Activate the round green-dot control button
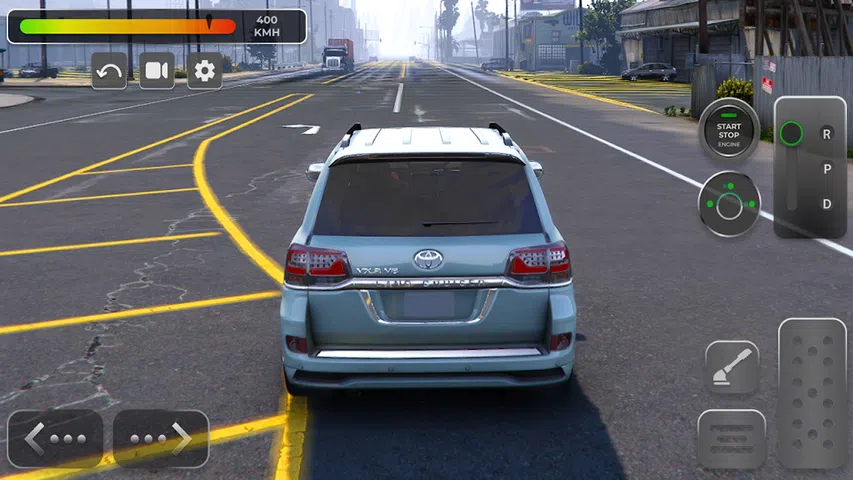Image resolution: width=853 pixels, height=480 pixels. [x=729, y=204]
